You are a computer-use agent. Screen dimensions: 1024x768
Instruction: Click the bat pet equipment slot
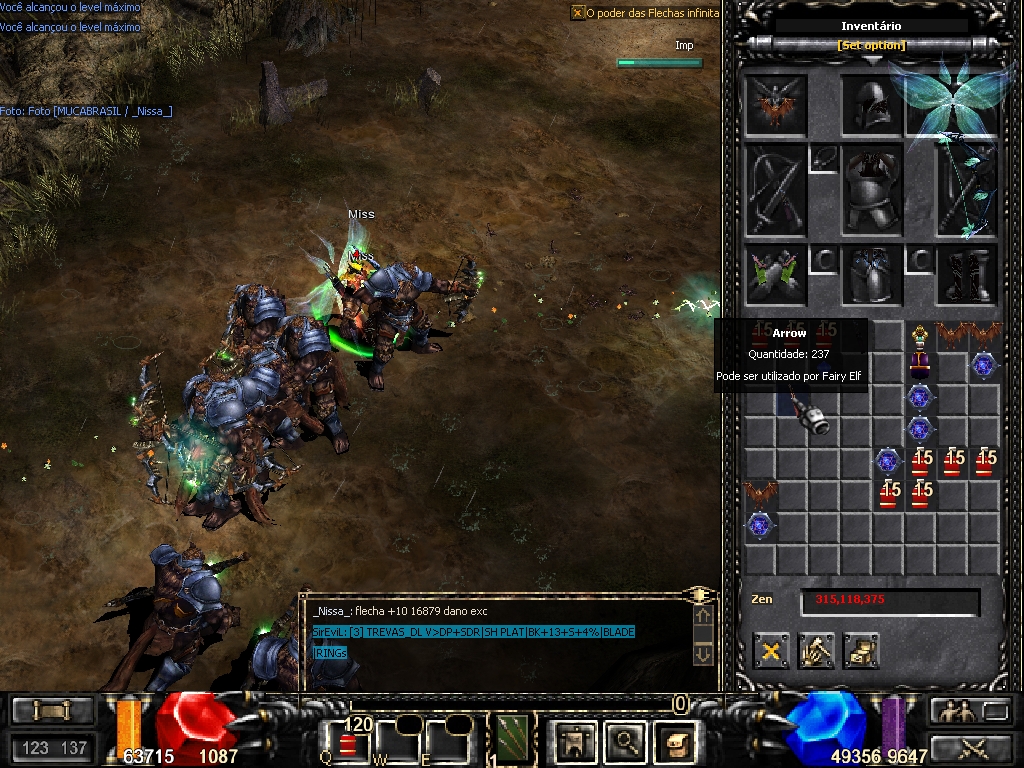(x=775, y=105)
